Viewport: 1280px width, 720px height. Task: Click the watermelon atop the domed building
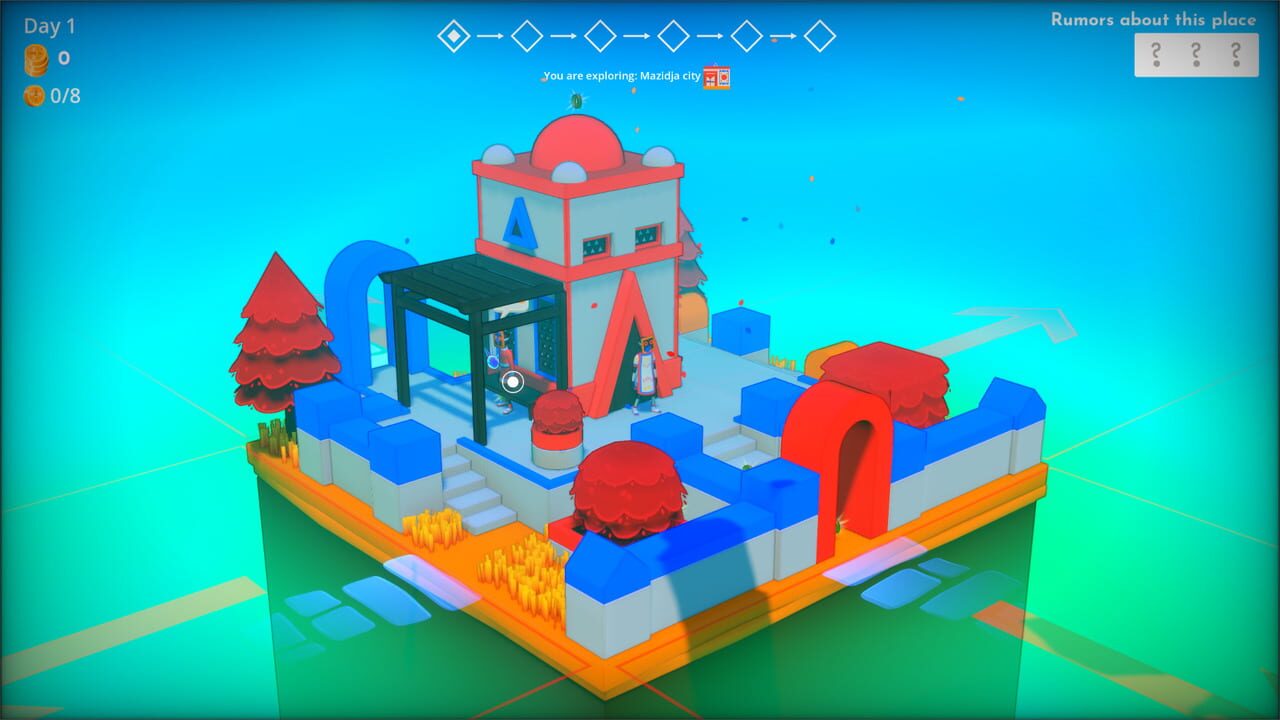578,102
